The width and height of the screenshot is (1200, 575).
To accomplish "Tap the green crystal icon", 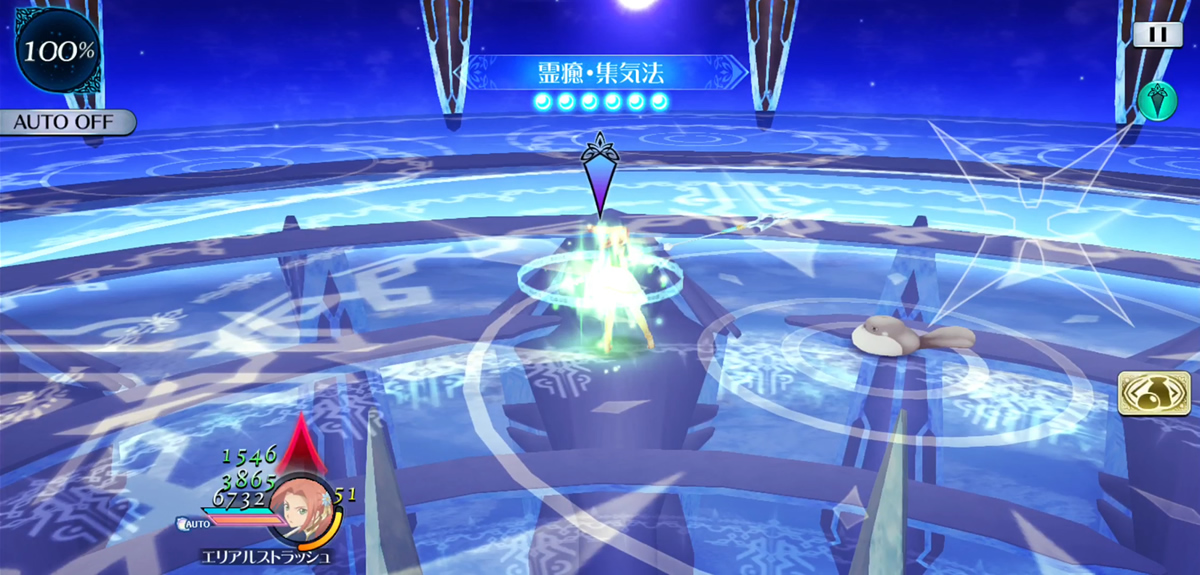I will 1157,101.
